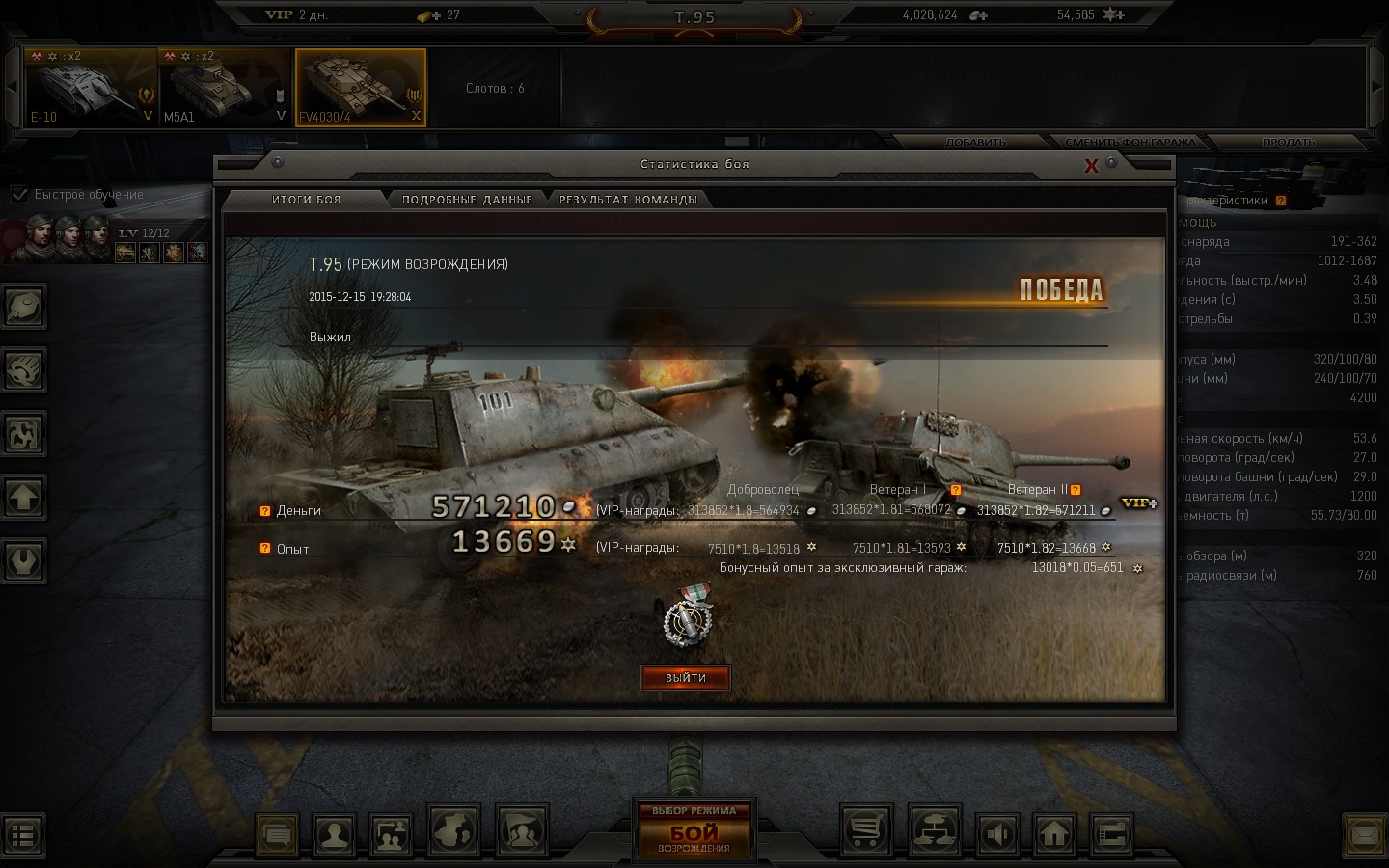Viewport: 1389px width, 868px height.
Task: Click the ПРОДАТЬ sell tank button
Action: [1289, 143]
